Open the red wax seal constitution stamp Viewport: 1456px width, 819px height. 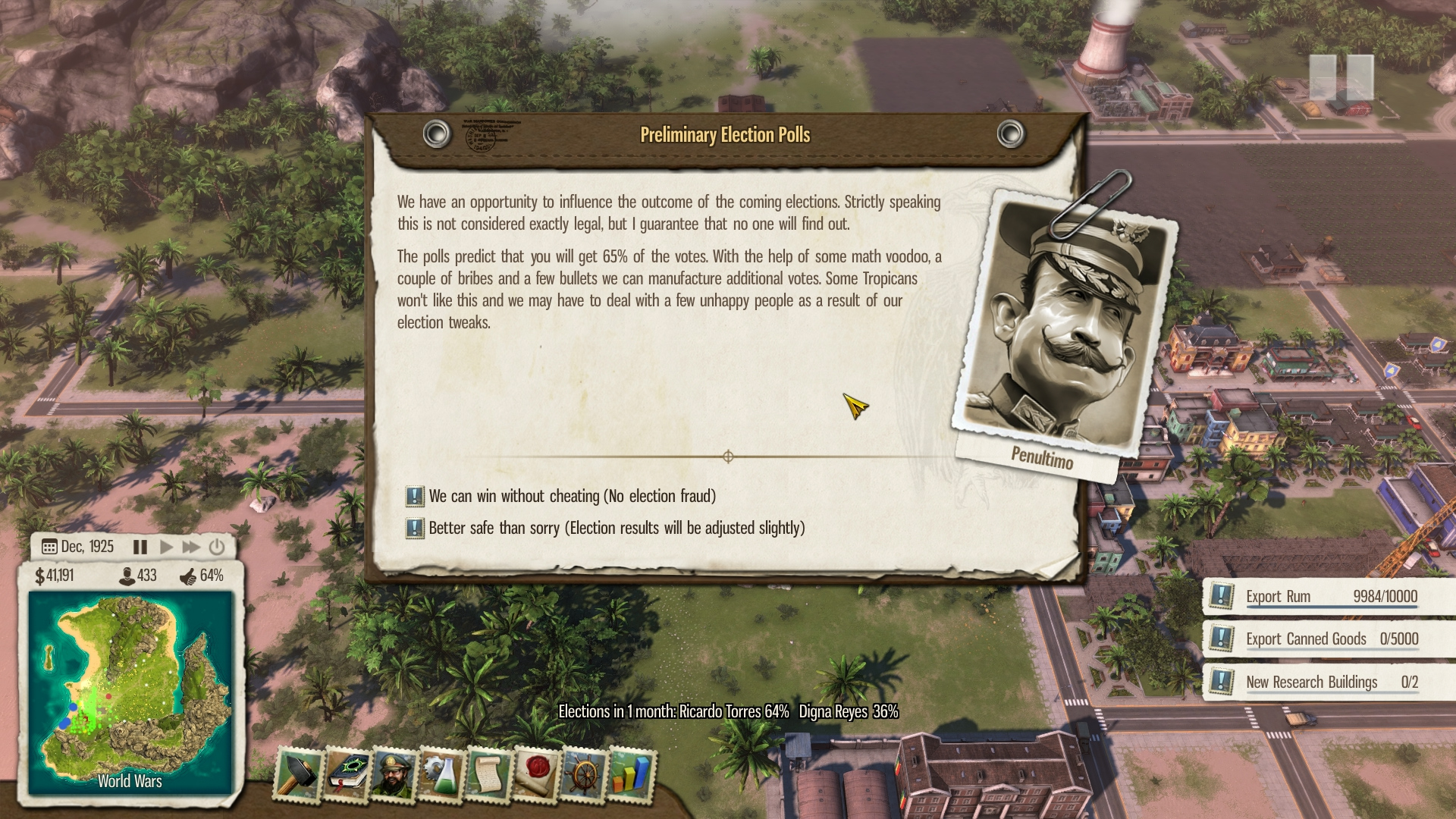(537, 773)
